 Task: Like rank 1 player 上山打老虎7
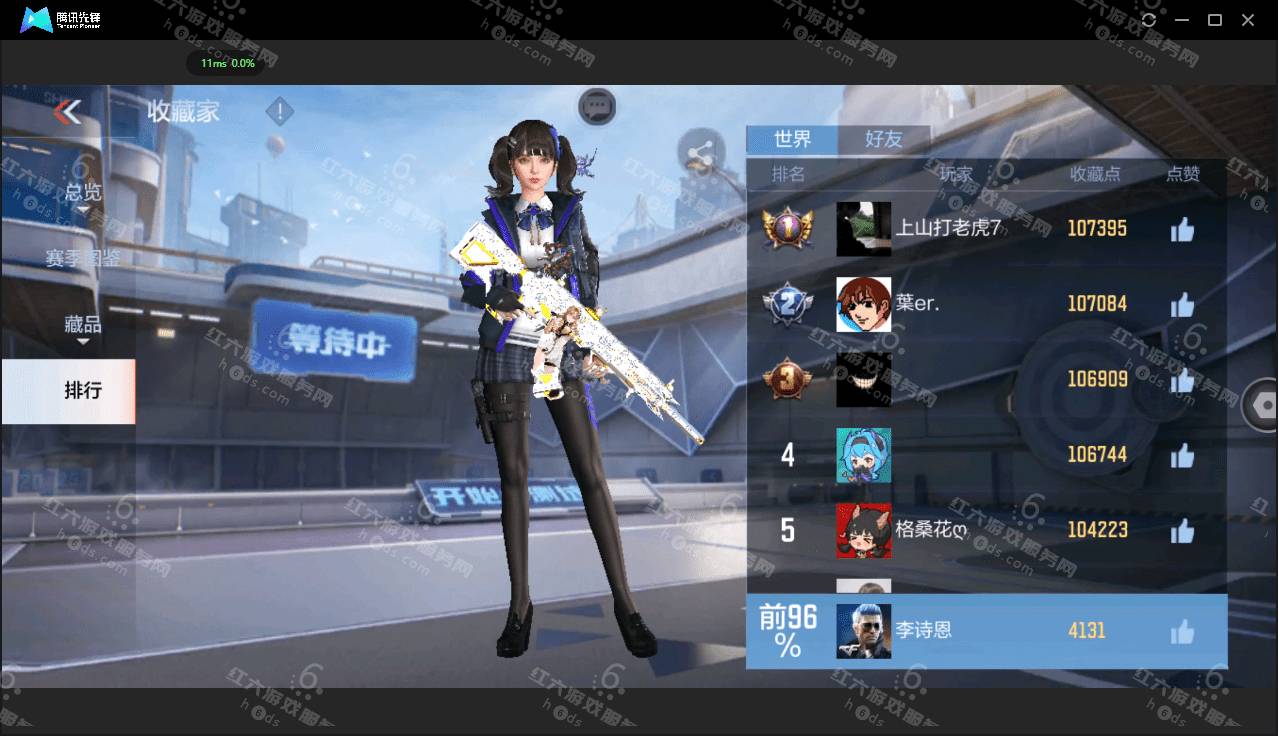(1182, 230)
